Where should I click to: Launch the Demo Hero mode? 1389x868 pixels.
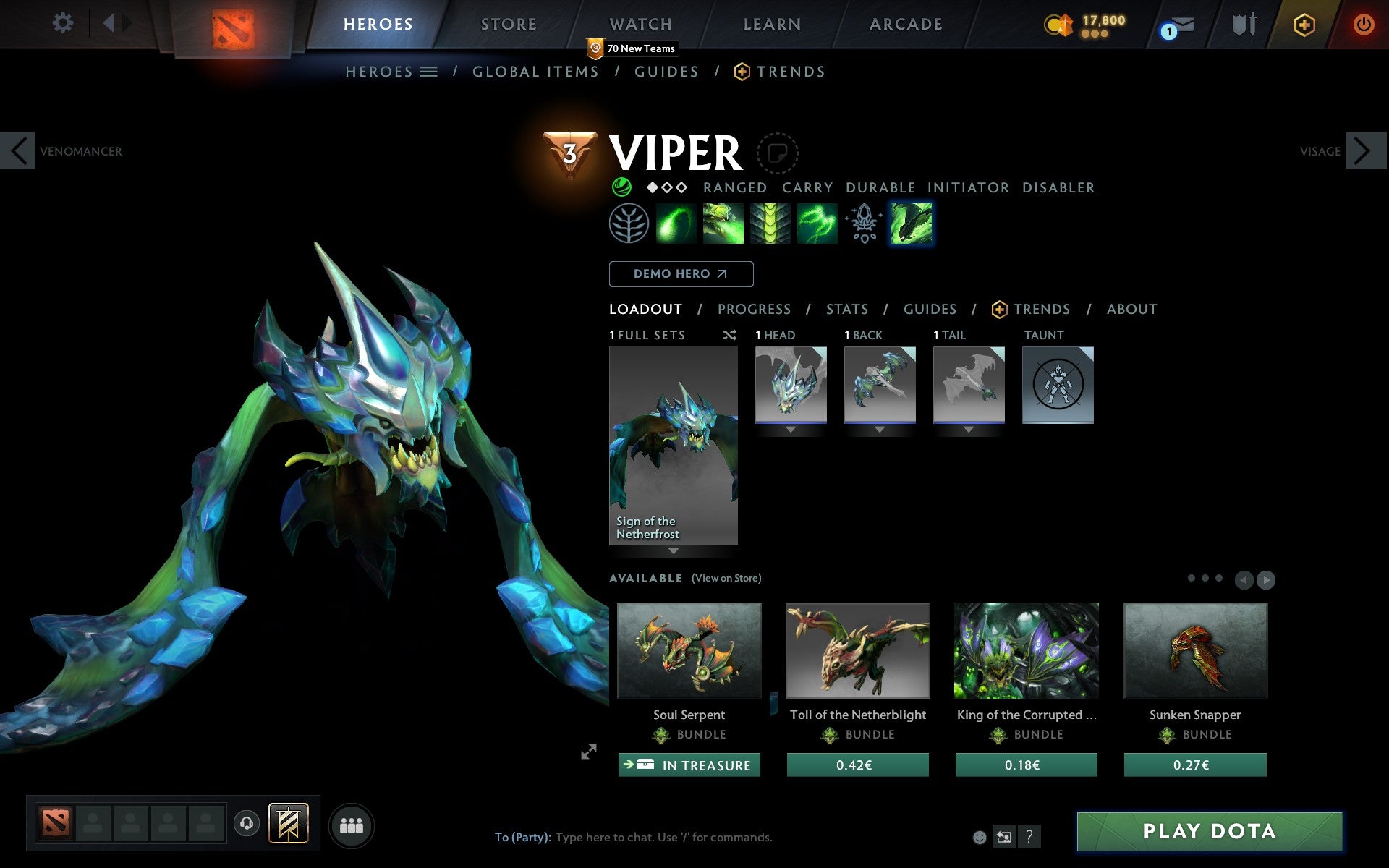click(x=681, y=274)
